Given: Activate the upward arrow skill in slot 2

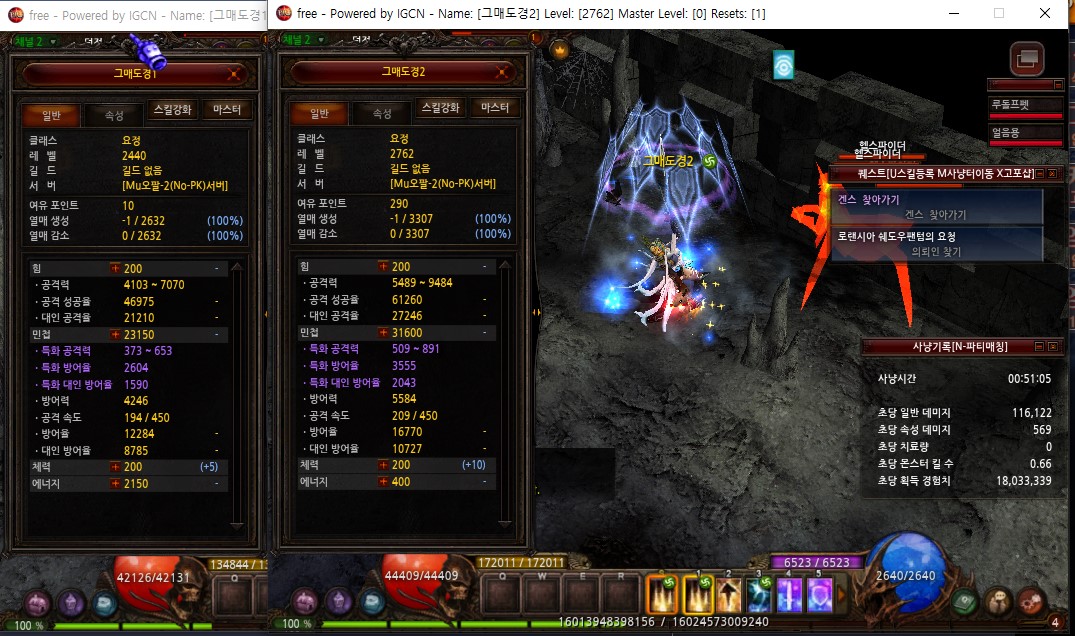Looking at the screenshot, I should [x=728, y=597].
